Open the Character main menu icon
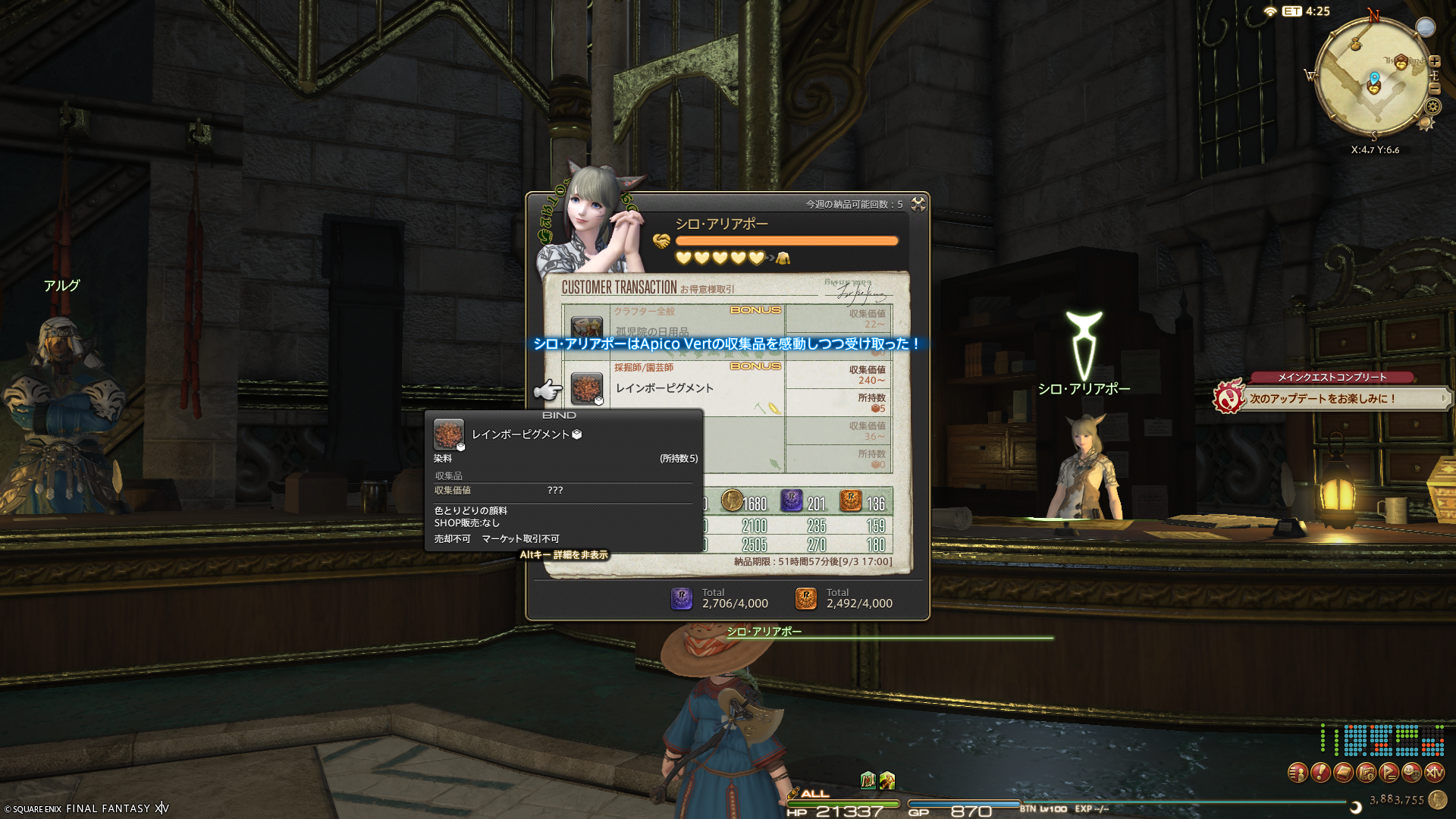 coord(1298,773)
